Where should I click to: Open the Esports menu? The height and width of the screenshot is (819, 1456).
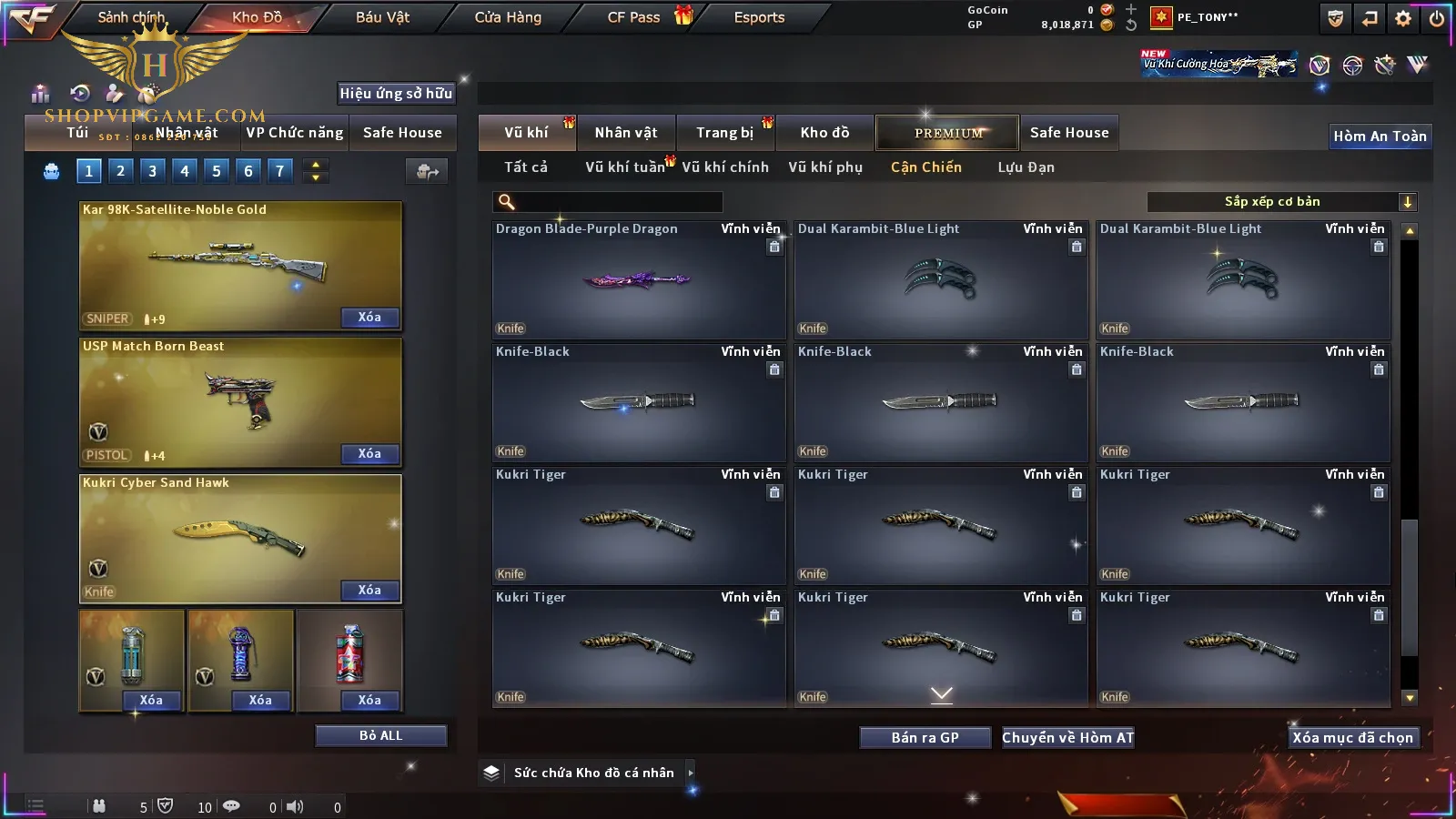point(759,17)
